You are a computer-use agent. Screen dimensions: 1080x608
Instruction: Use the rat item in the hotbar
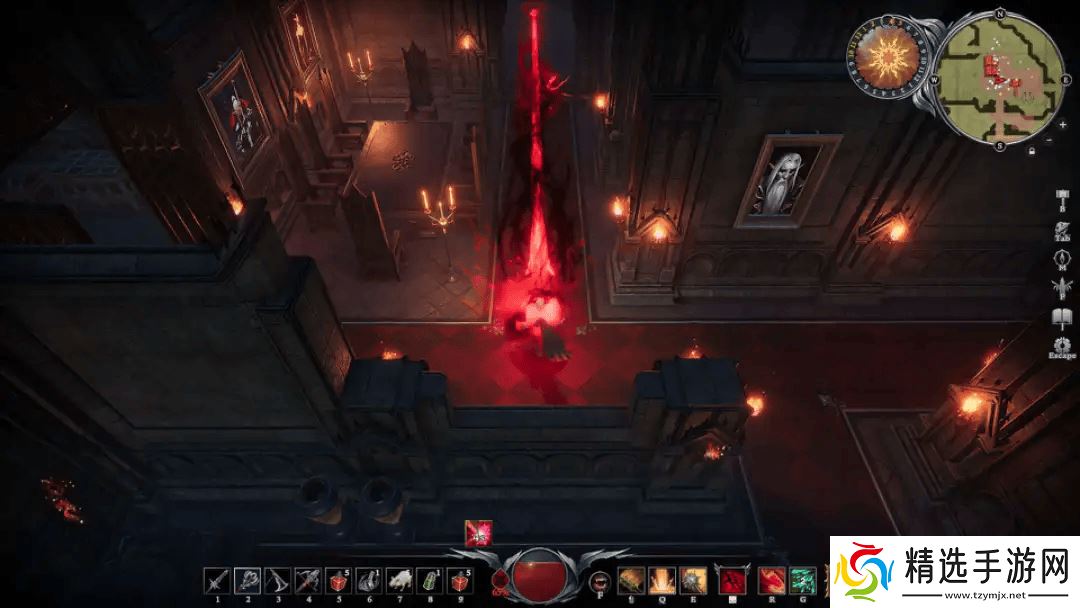[398, 580]
